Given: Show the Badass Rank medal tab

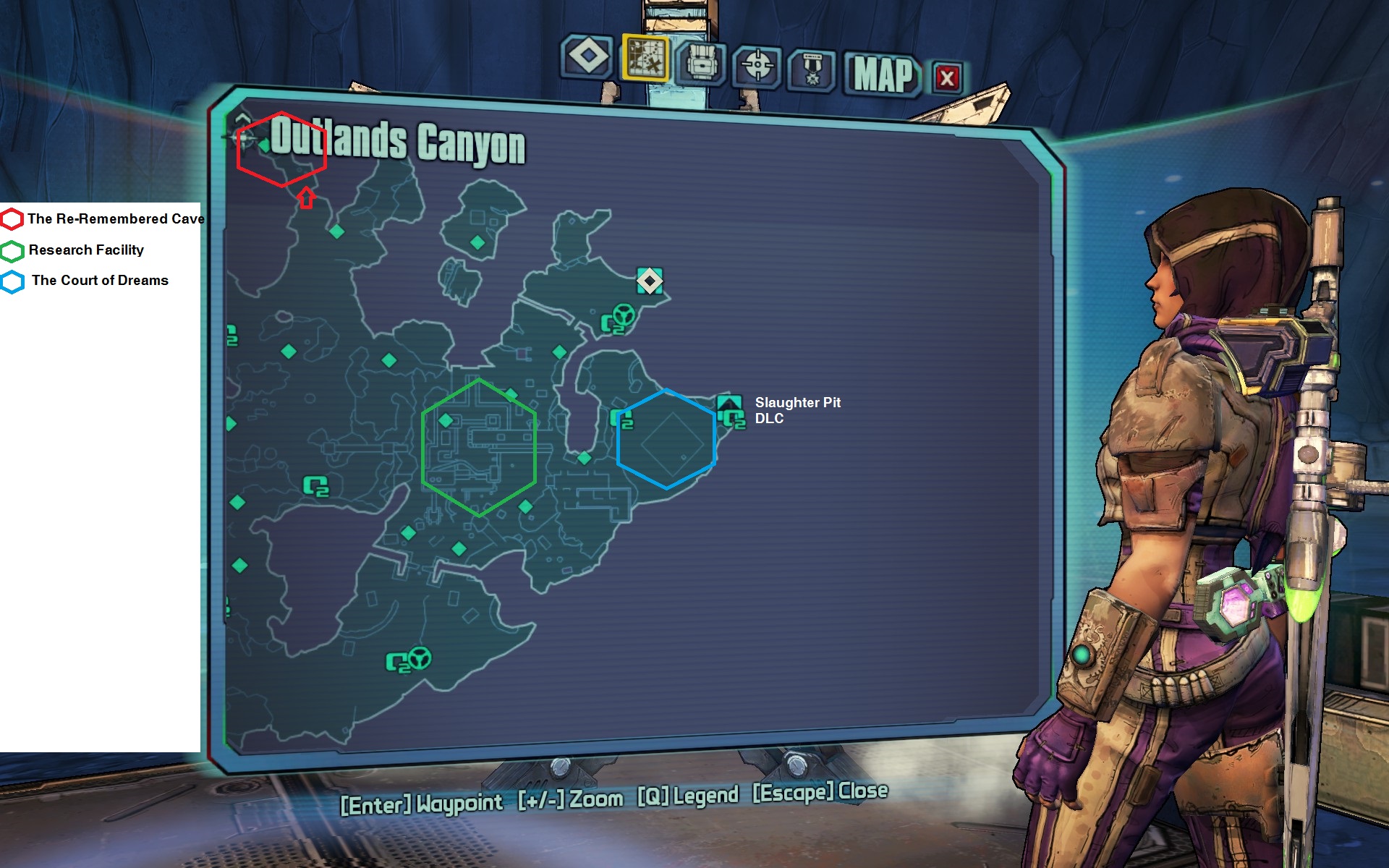Looking at the screenshot, I should (x=812, y=70).
